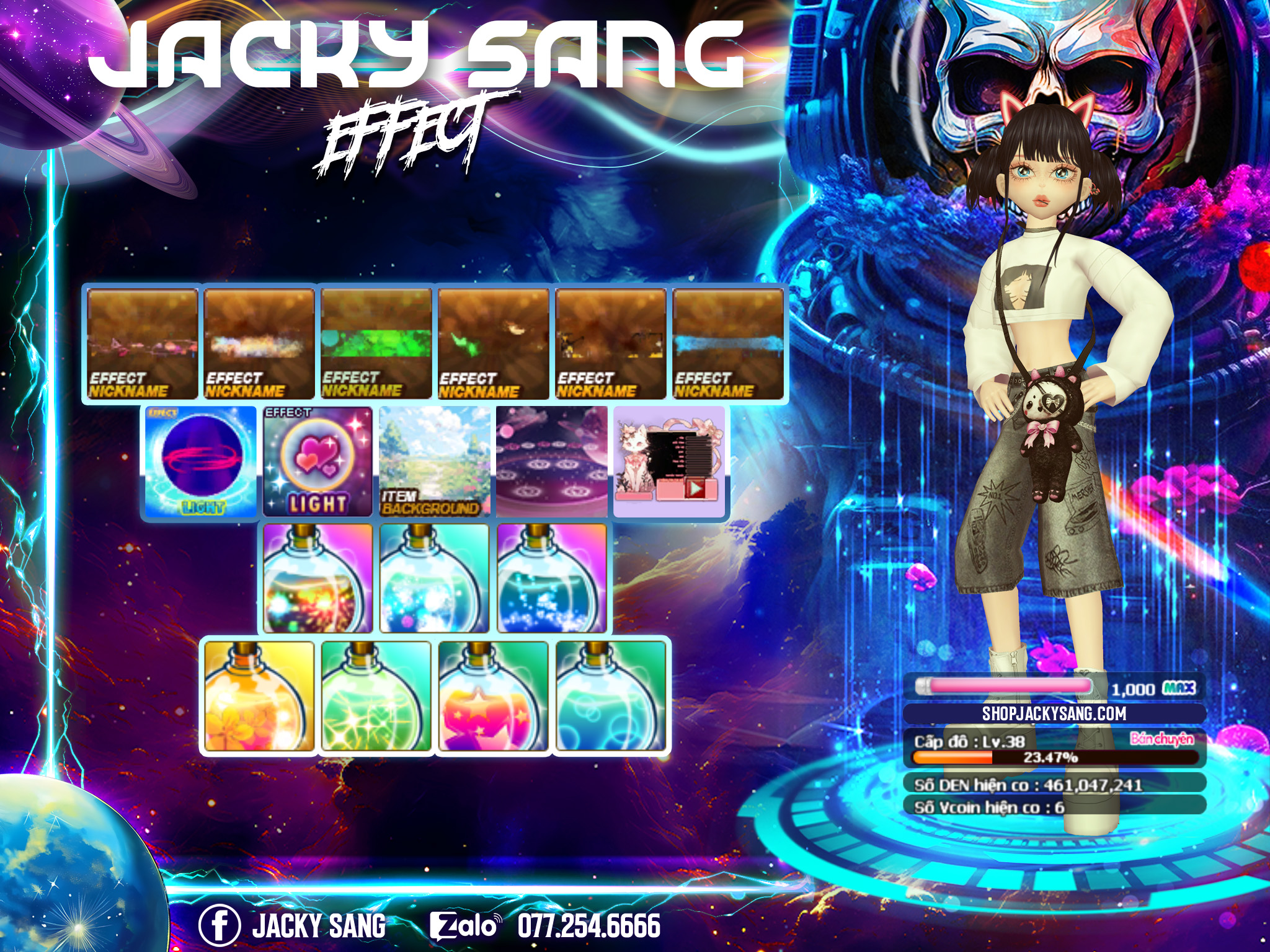The image size is (1270, 952).
Task: Choose the teal bubbles potion on magenta-cyan tile
Action: [x=434, y=579]
